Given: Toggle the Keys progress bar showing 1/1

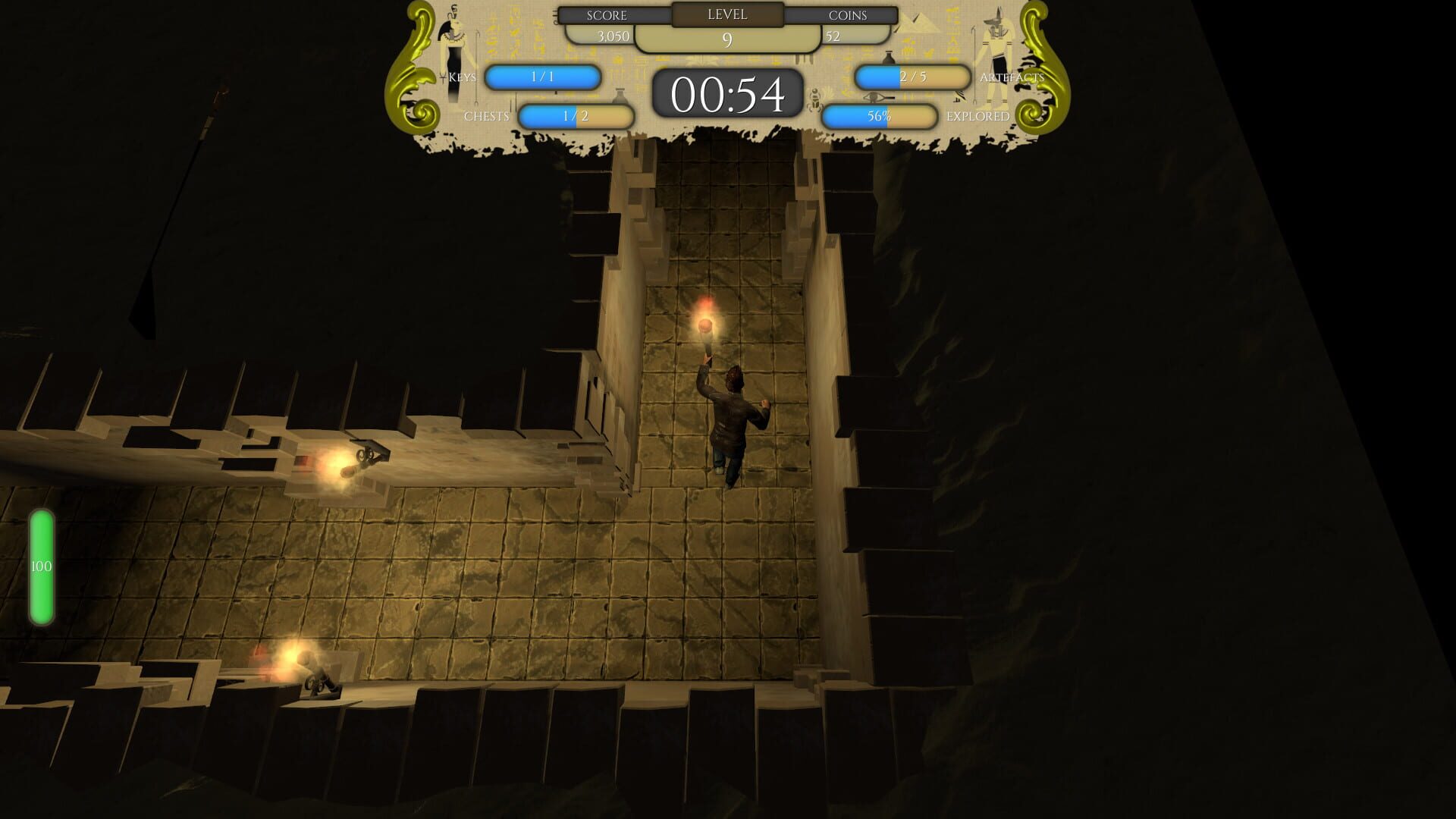Looking at the screenshot, I should tap(542, 77).
